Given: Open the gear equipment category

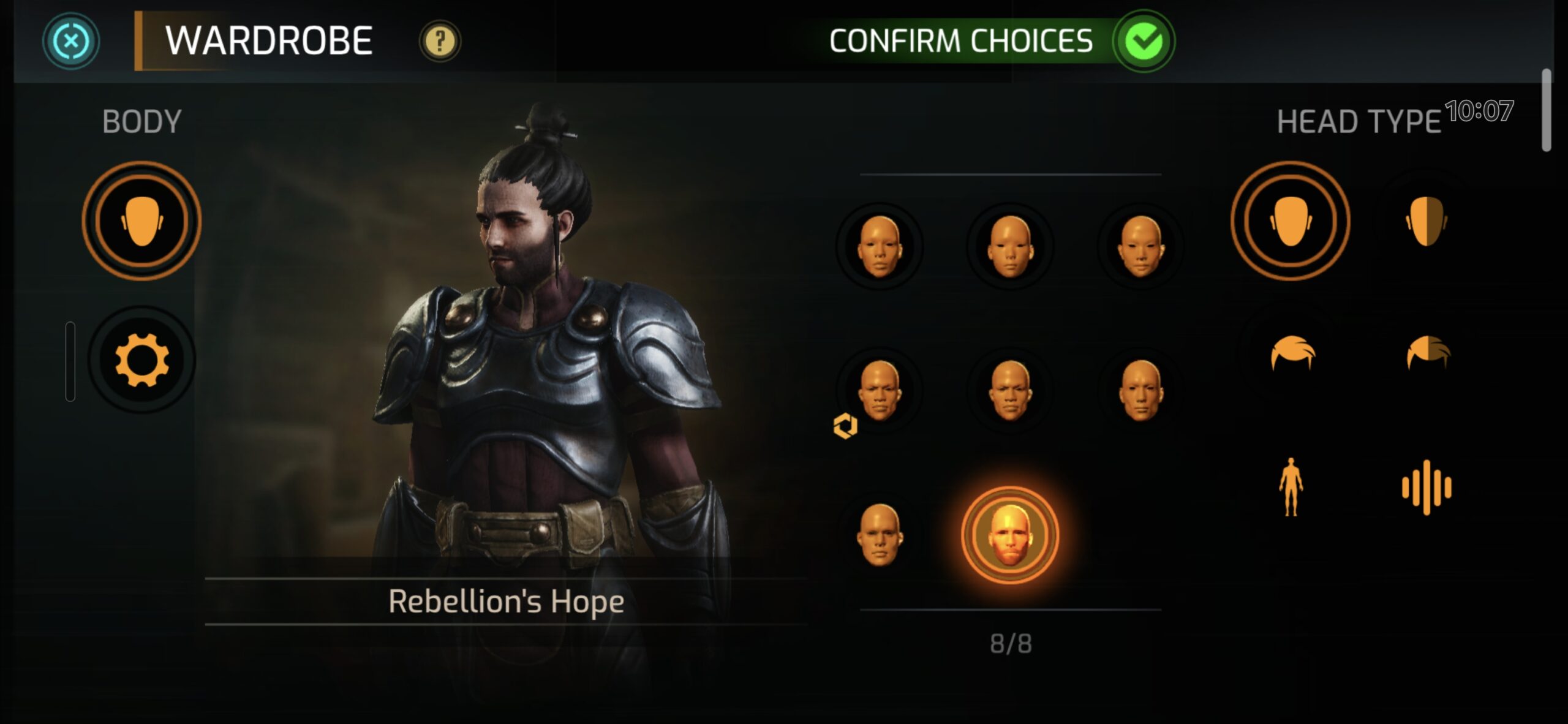Looking at the screenshot, I should (x=141, y=360).
